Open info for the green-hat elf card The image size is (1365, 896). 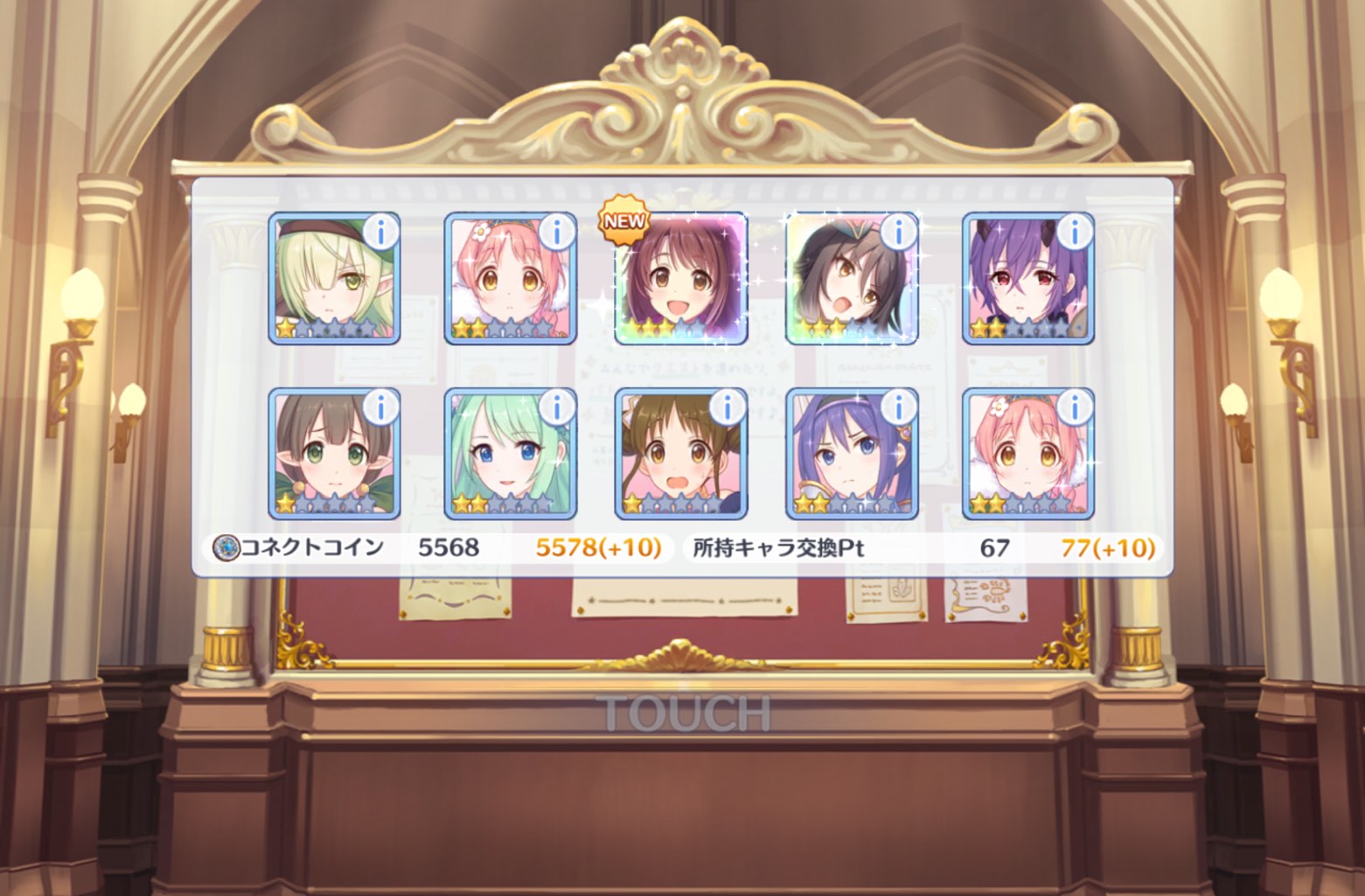pyautogui.click(x=380, y=232)
